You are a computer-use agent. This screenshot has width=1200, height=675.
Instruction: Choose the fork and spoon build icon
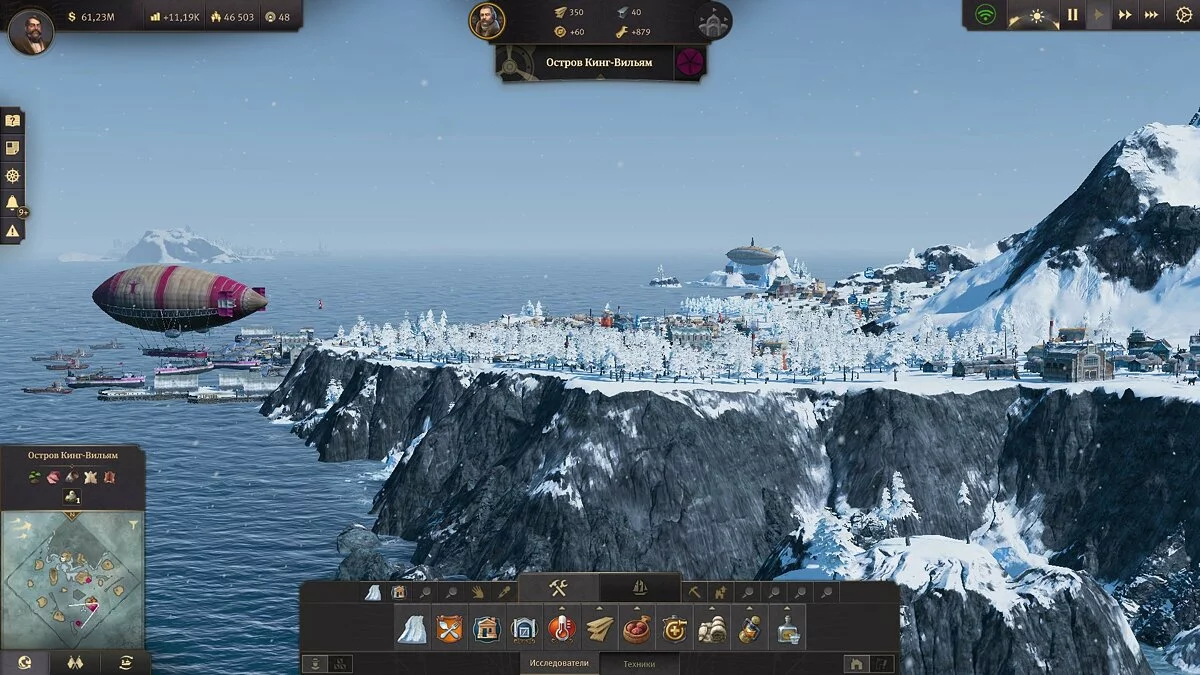click(449, 630)
